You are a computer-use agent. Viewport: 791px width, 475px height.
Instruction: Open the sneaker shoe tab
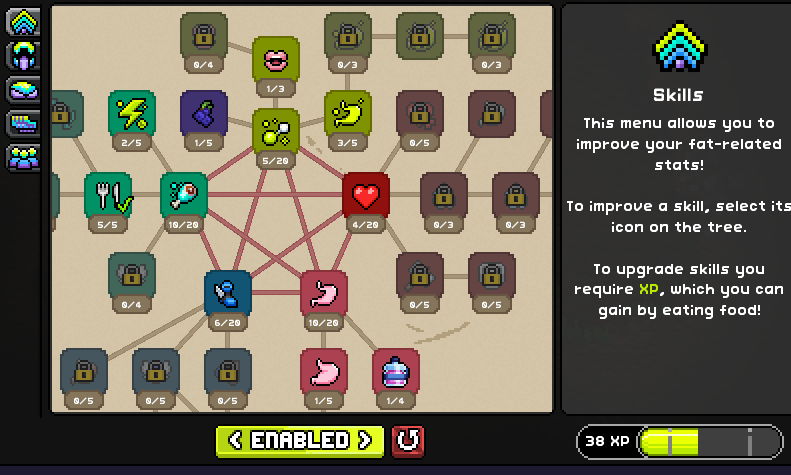click(23, 123)
